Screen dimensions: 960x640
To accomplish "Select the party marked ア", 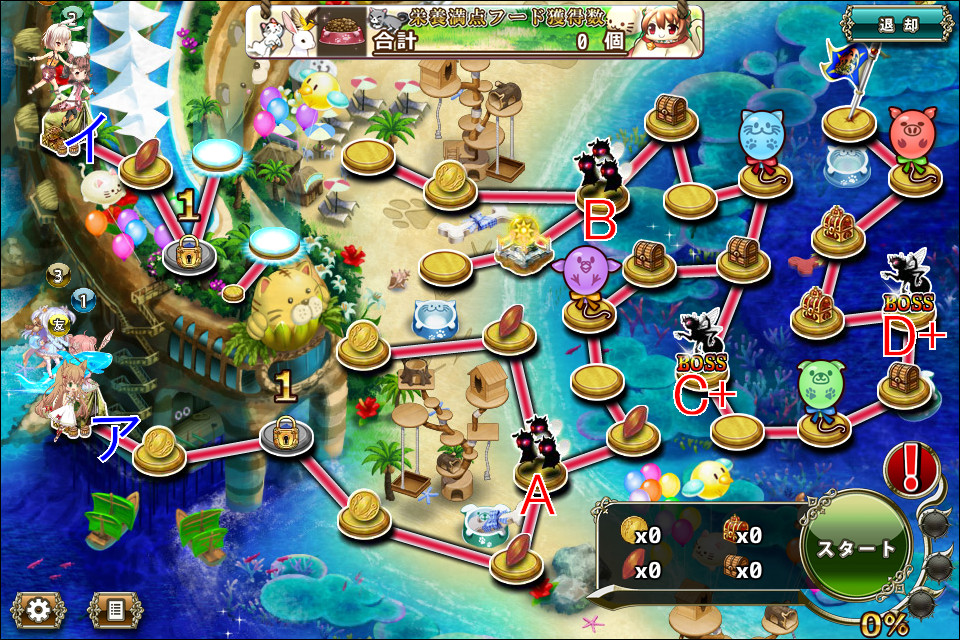I will (70, 400).
